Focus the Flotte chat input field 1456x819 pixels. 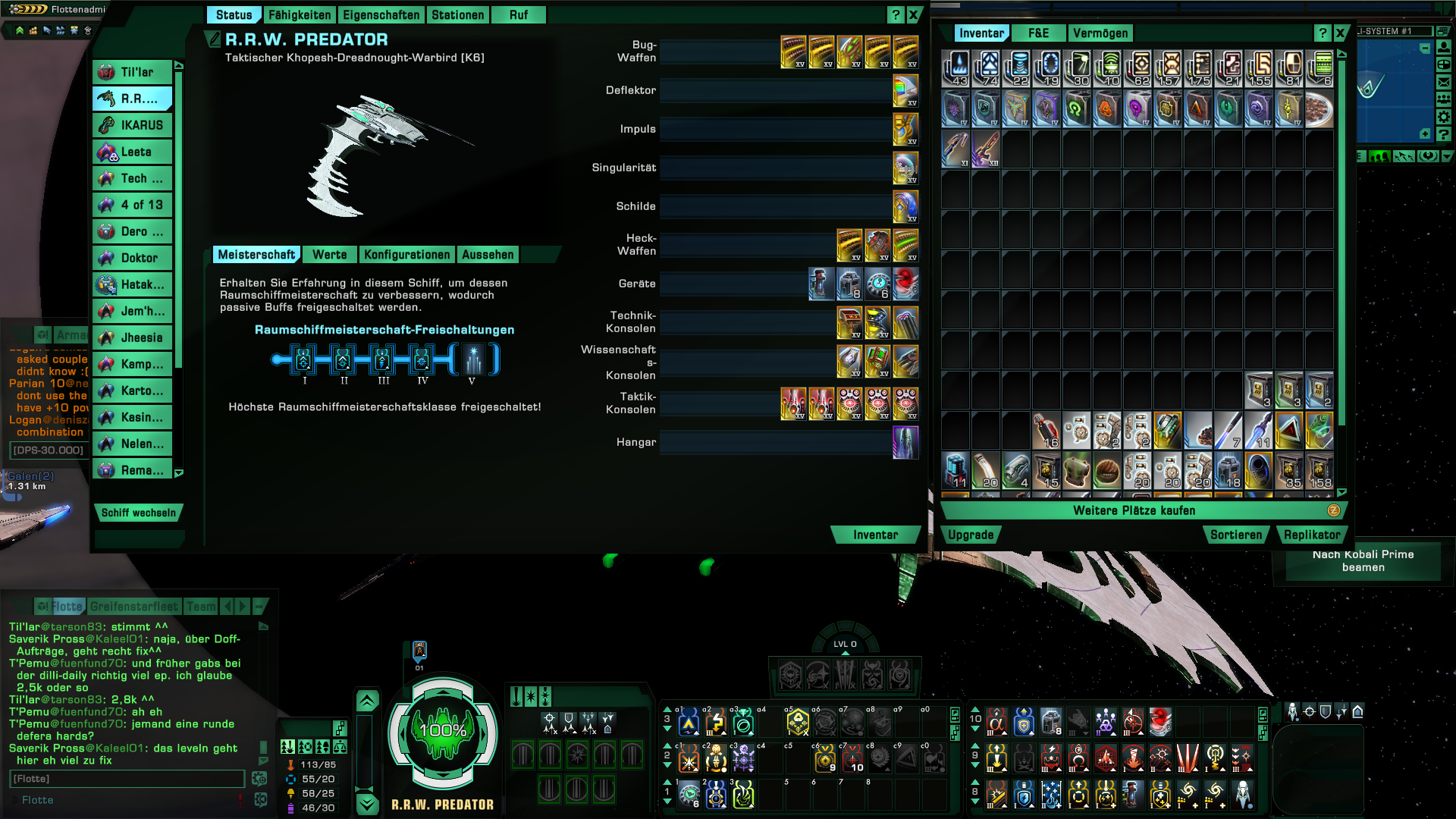click(127, 779)
